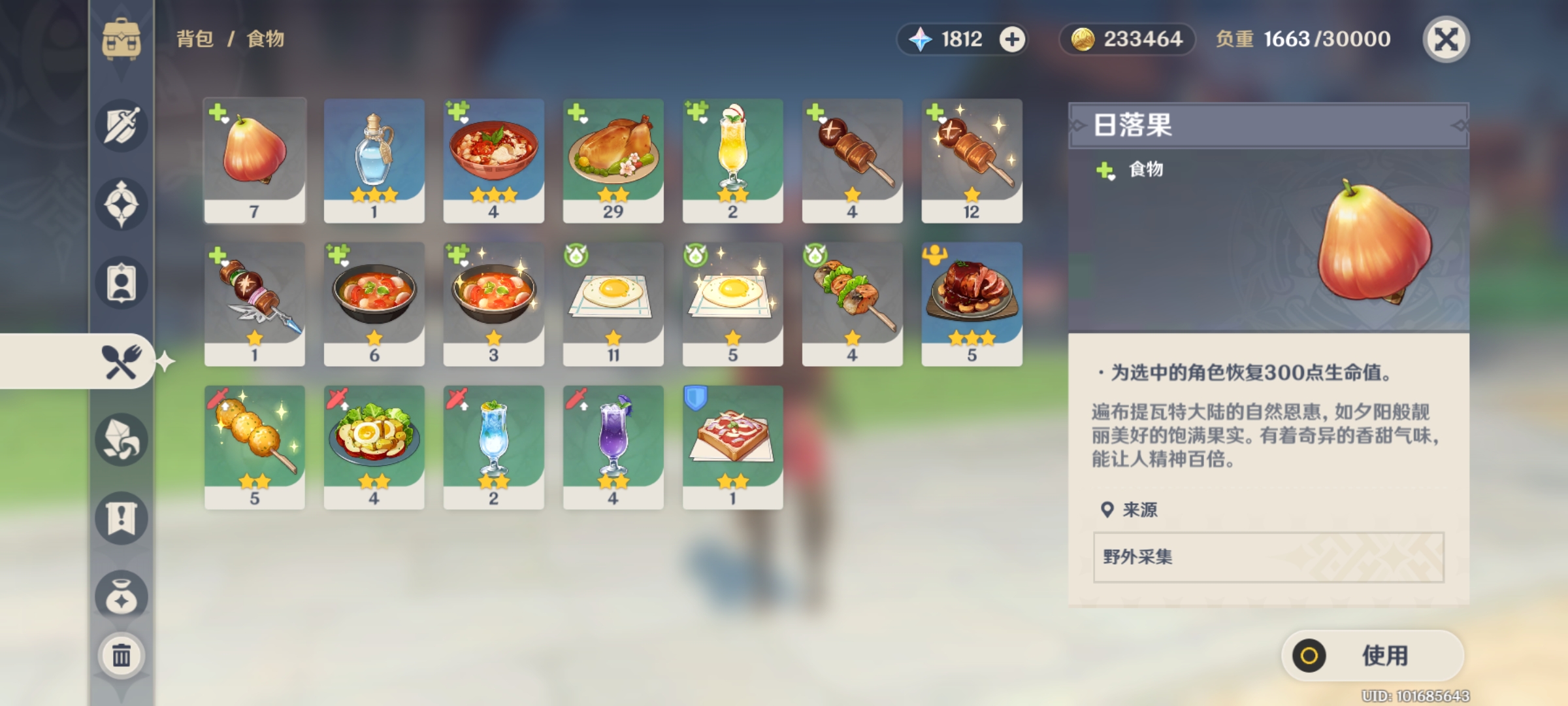Select the golden fried balls skewer
The image size is (1568, 706).
255,446
